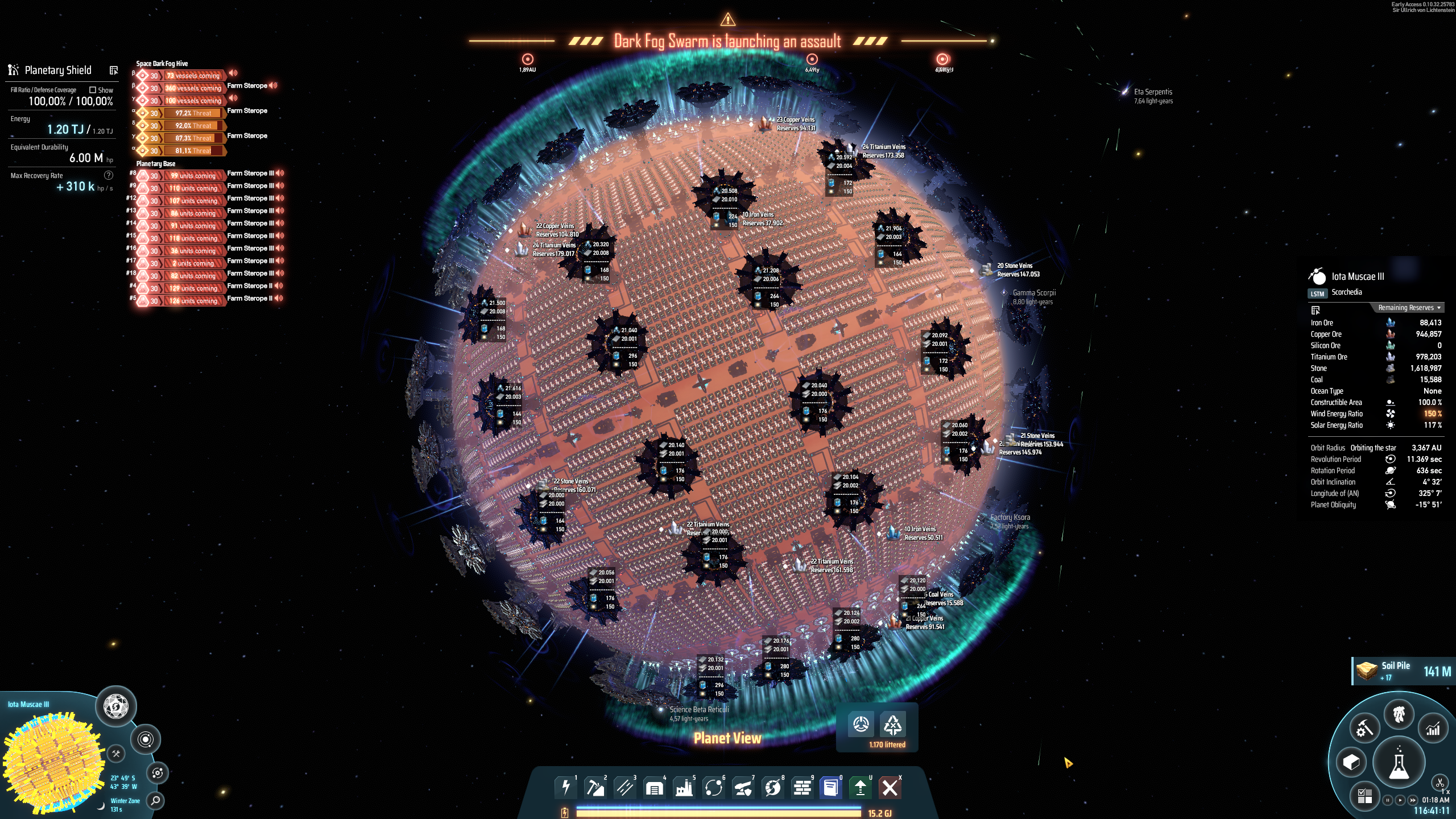Open the hammer and gear replicator
Viewport: 1456px width, 819px height.
point(1364,728)
